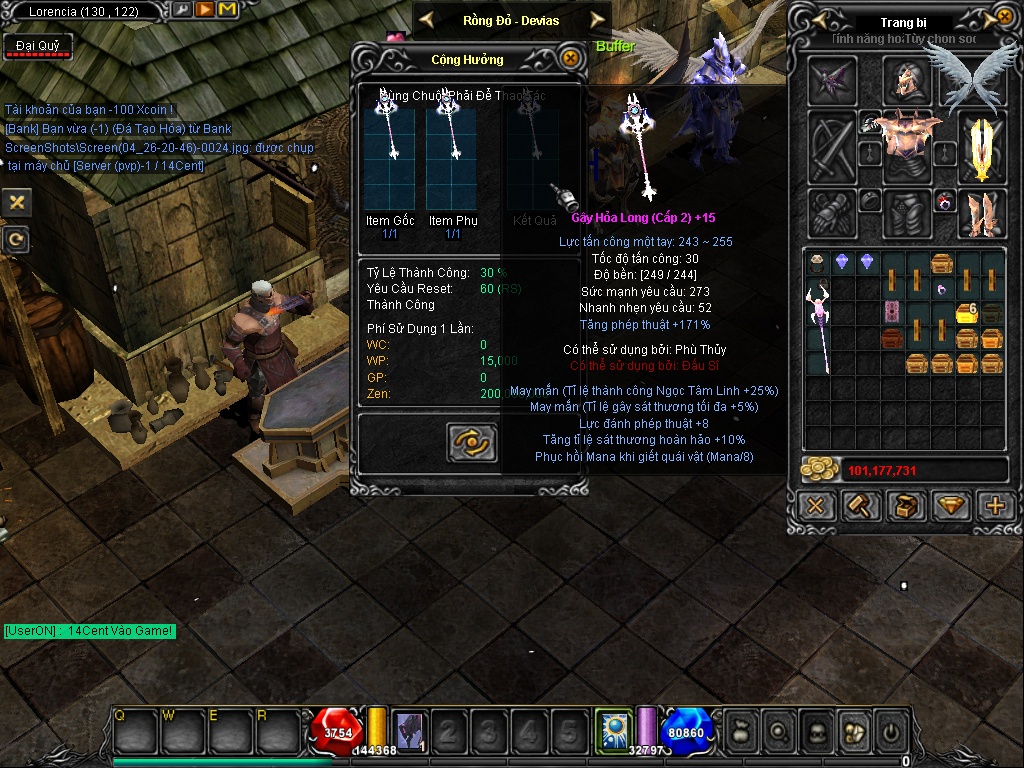Image resolution: width=1024 pixels, height=768 pixels.
Task: Click the plus expand inventory button
Action: pos(995,505)
